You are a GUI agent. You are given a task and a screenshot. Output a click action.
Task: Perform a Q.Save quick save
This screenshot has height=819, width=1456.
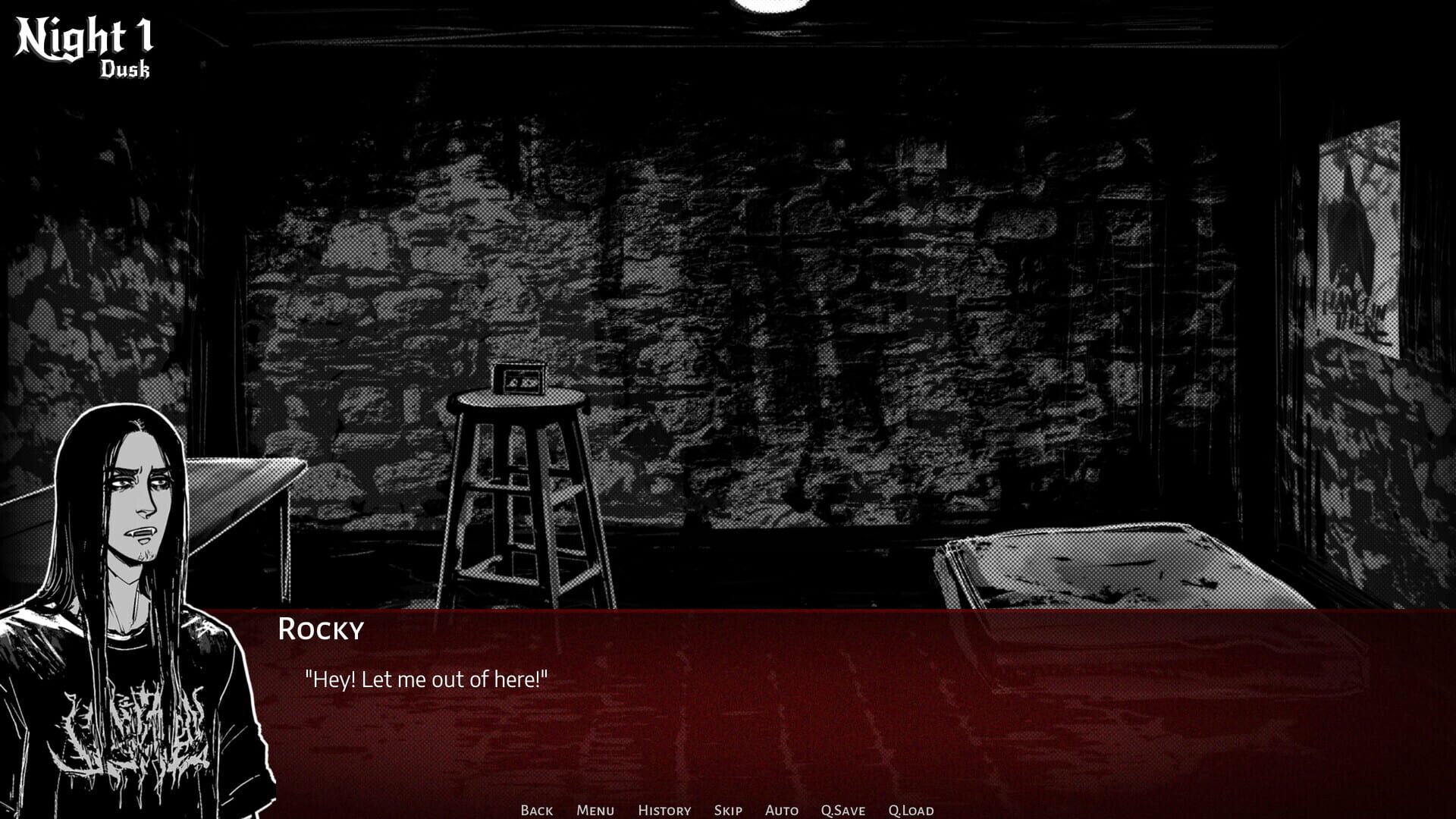pos(844,810)
